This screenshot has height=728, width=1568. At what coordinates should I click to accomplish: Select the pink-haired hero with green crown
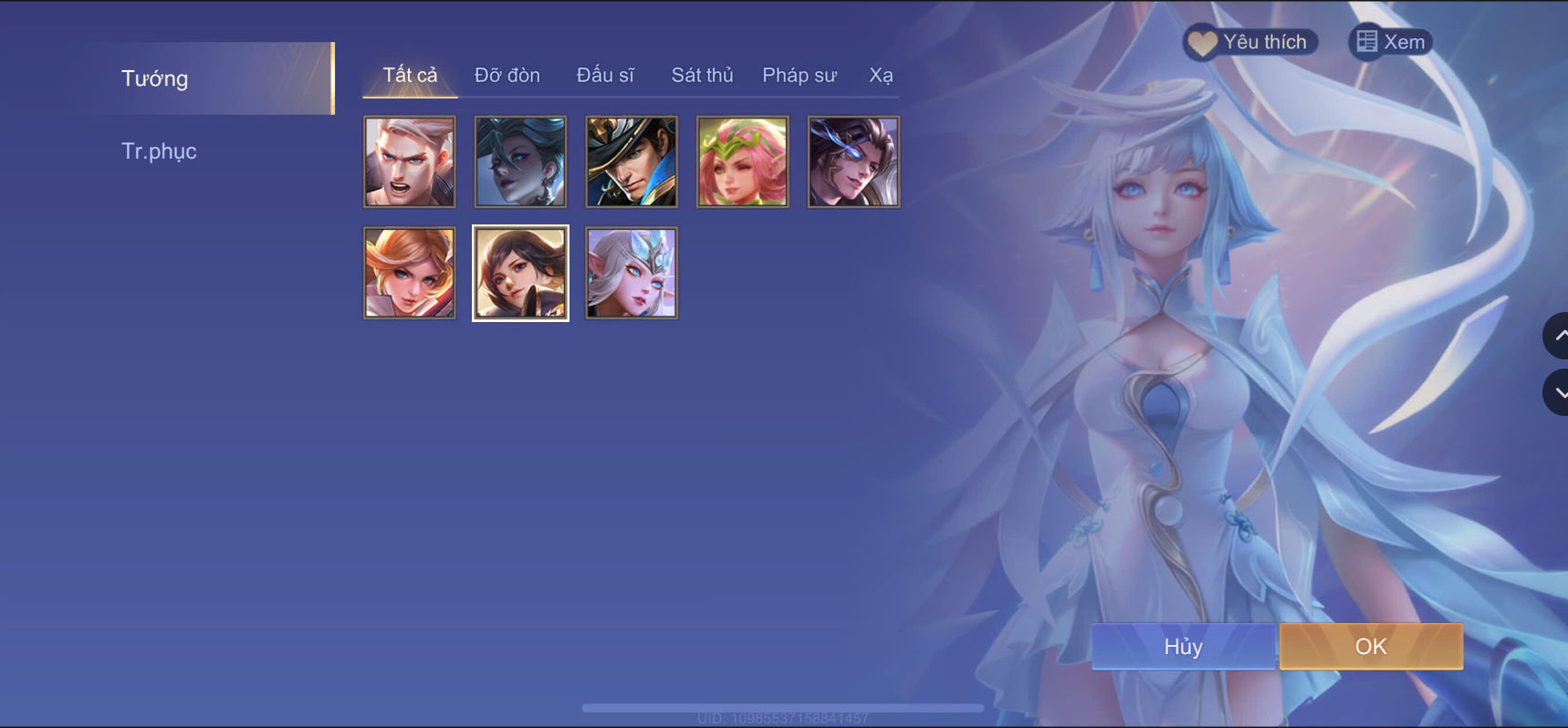pyautogui.click(x=742, y=161)
